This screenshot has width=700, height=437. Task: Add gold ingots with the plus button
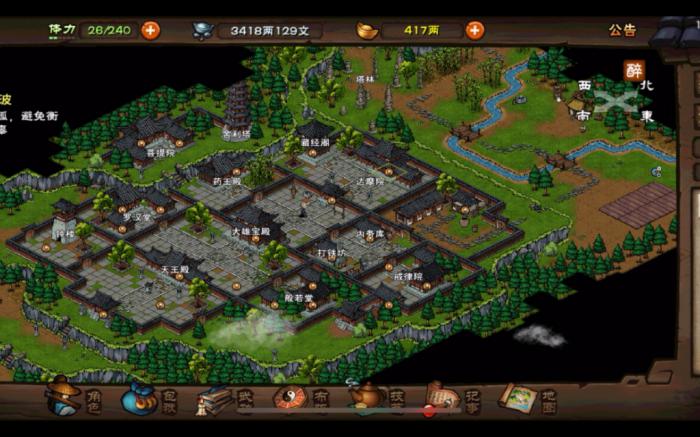pos(475,30)
